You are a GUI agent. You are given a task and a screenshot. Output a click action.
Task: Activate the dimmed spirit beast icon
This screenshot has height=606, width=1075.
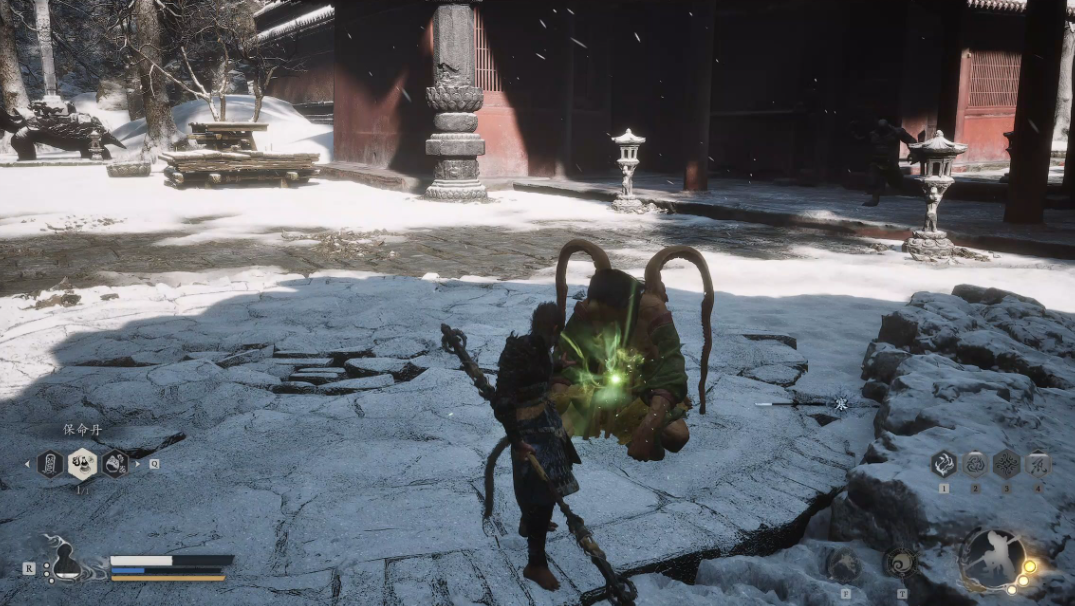pos(845,565)
